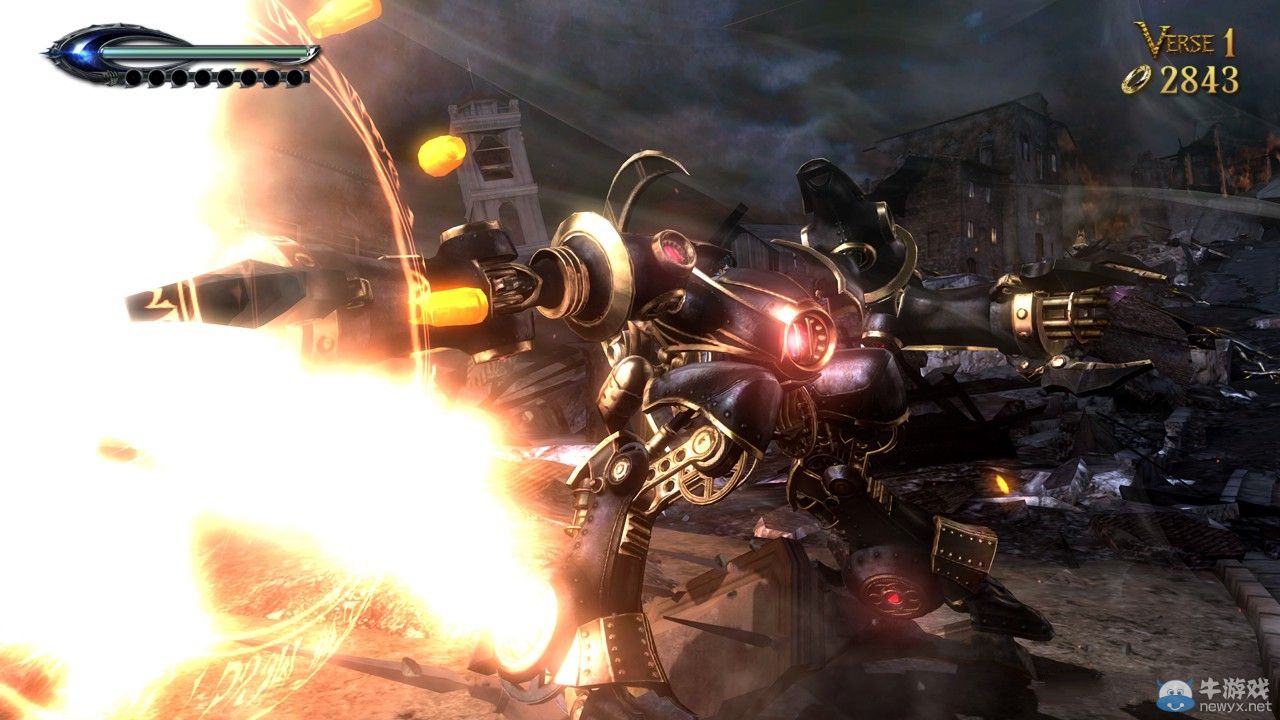The width and height of the screenshot is (1280, 720).
Task: Click the glowing red core on the mech's chest
Action: (800, 338)
